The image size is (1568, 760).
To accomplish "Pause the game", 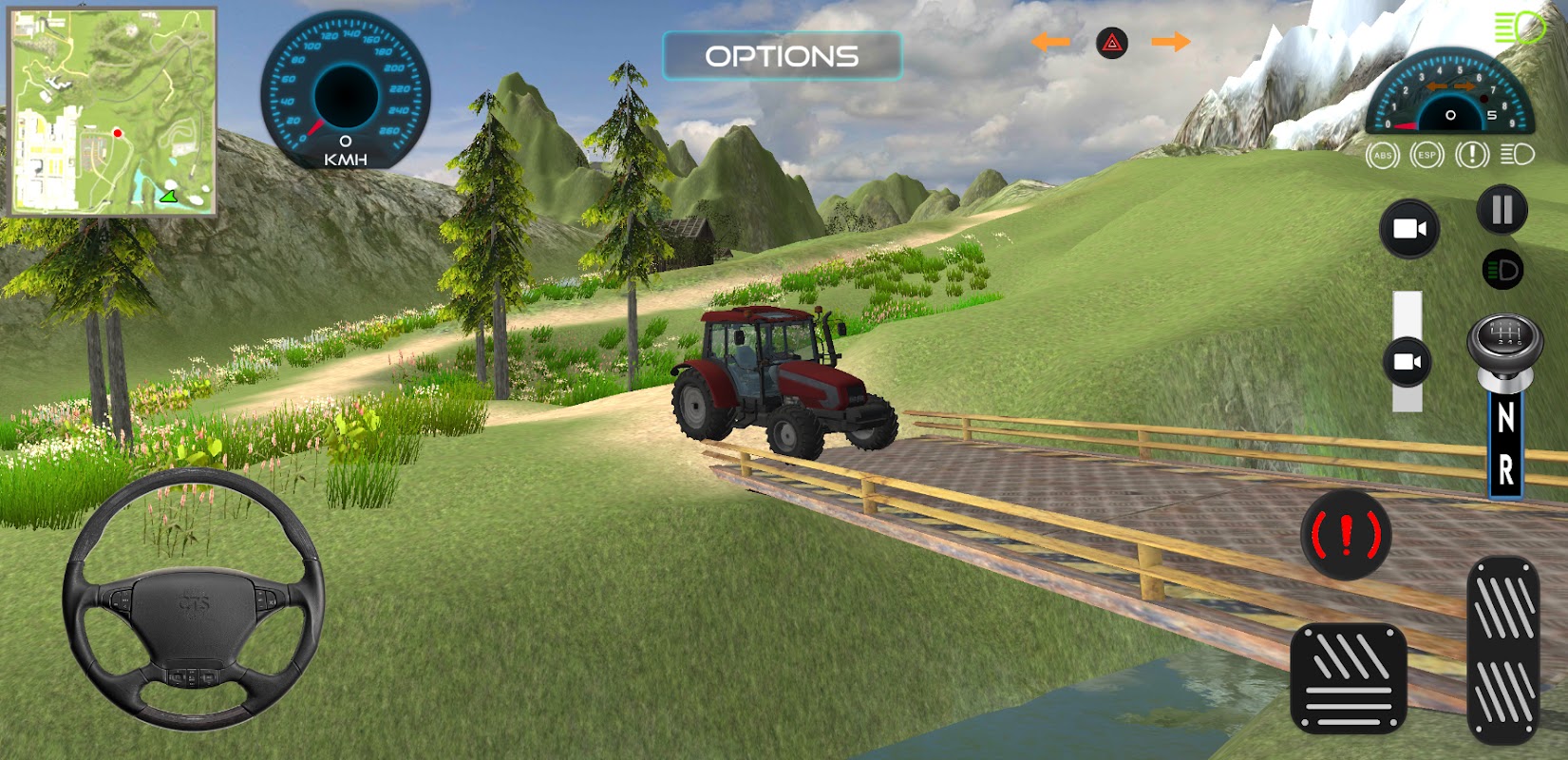I will tap(1502, 210).
